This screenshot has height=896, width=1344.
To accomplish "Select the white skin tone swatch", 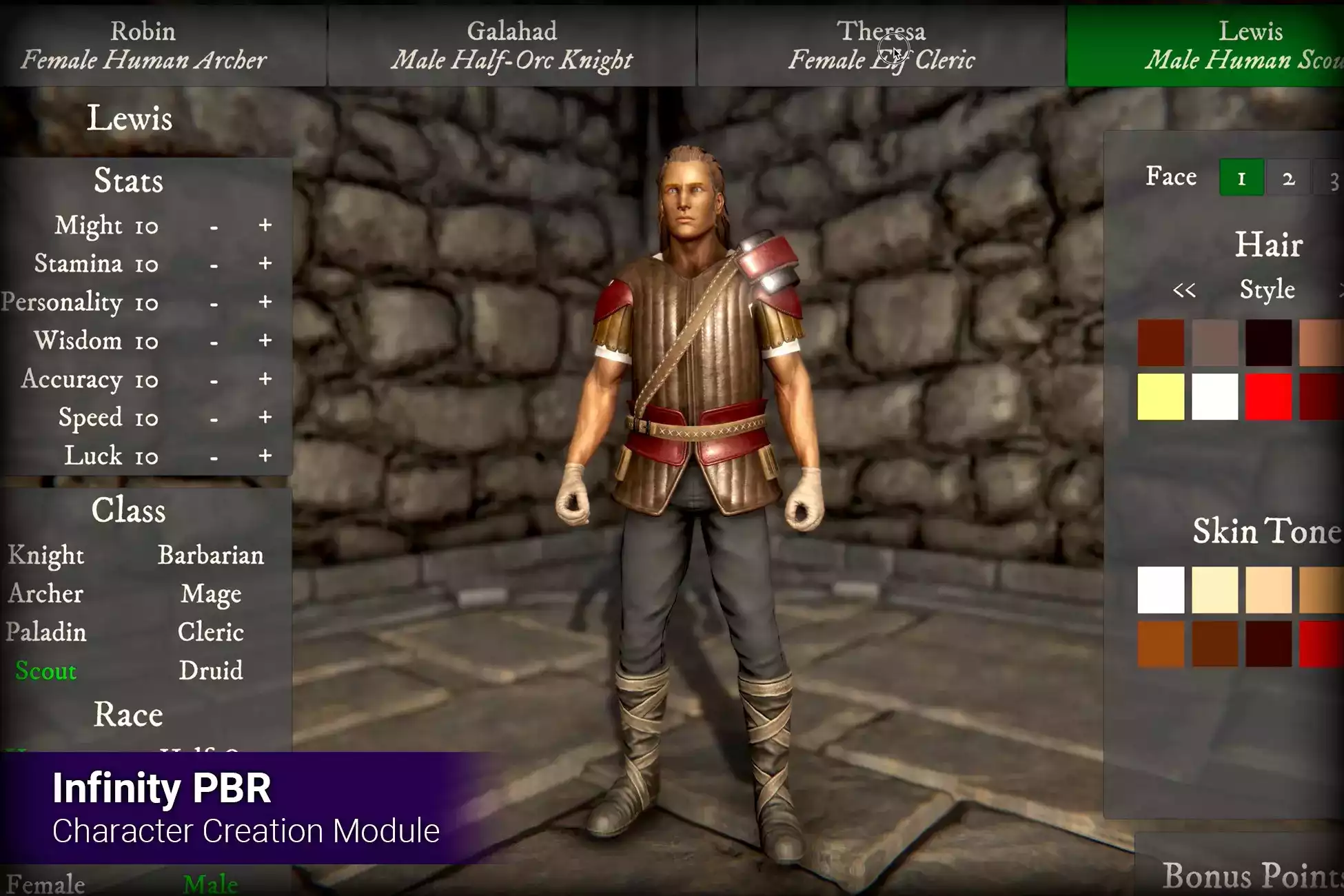I will click(1161, 590).
